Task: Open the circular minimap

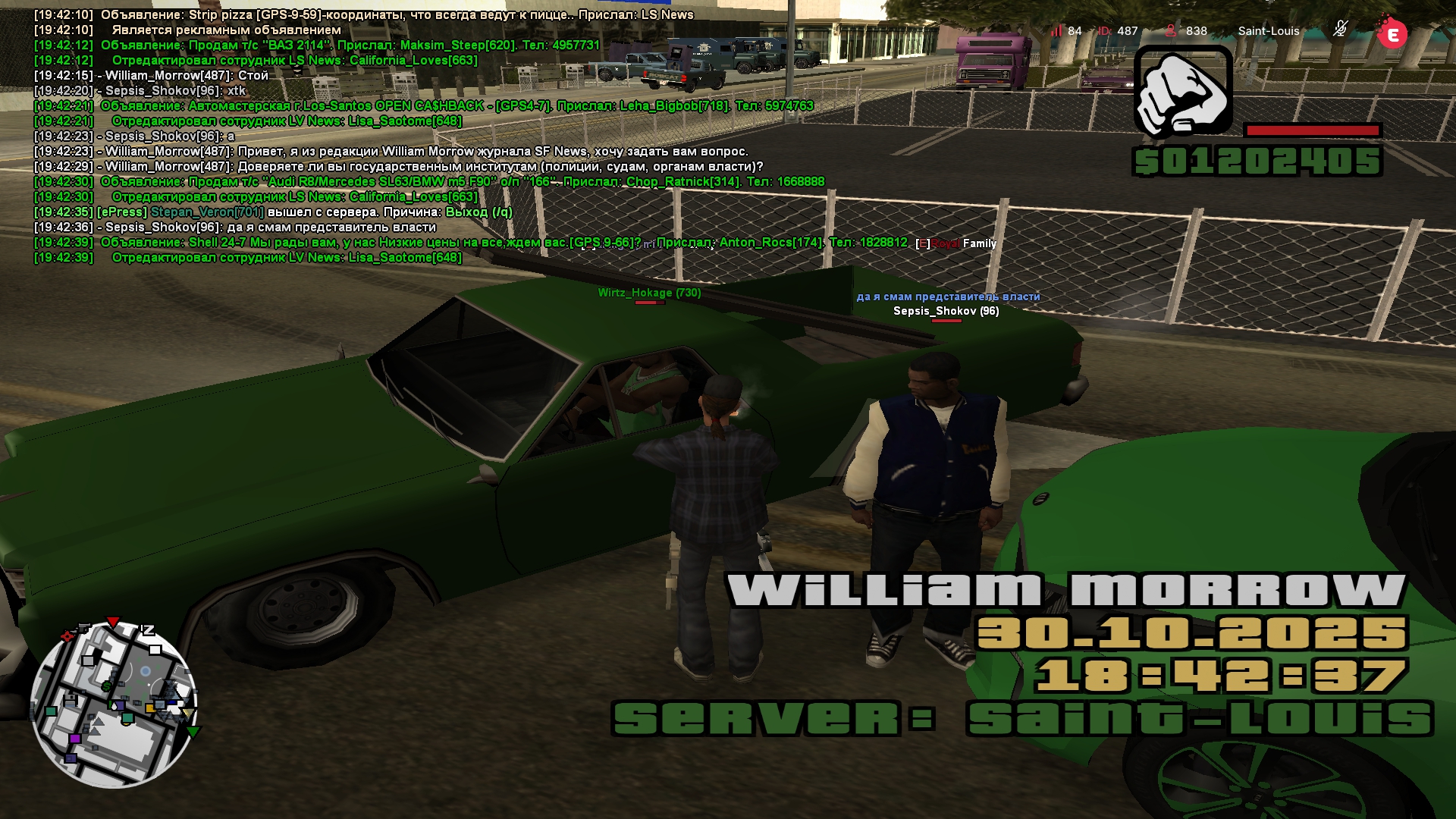Action: tap(114, 703)
